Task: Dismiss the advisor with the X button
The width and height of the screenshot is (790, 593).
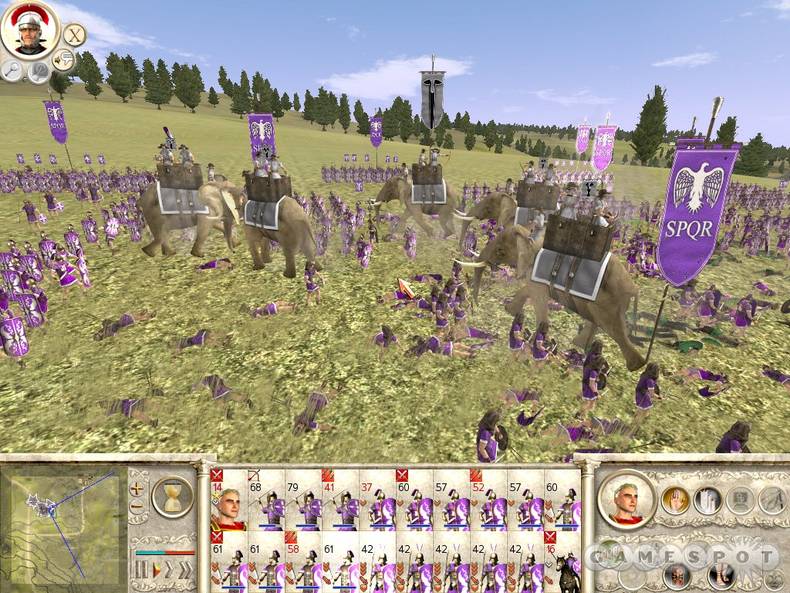Action: [x=73, y=33]
